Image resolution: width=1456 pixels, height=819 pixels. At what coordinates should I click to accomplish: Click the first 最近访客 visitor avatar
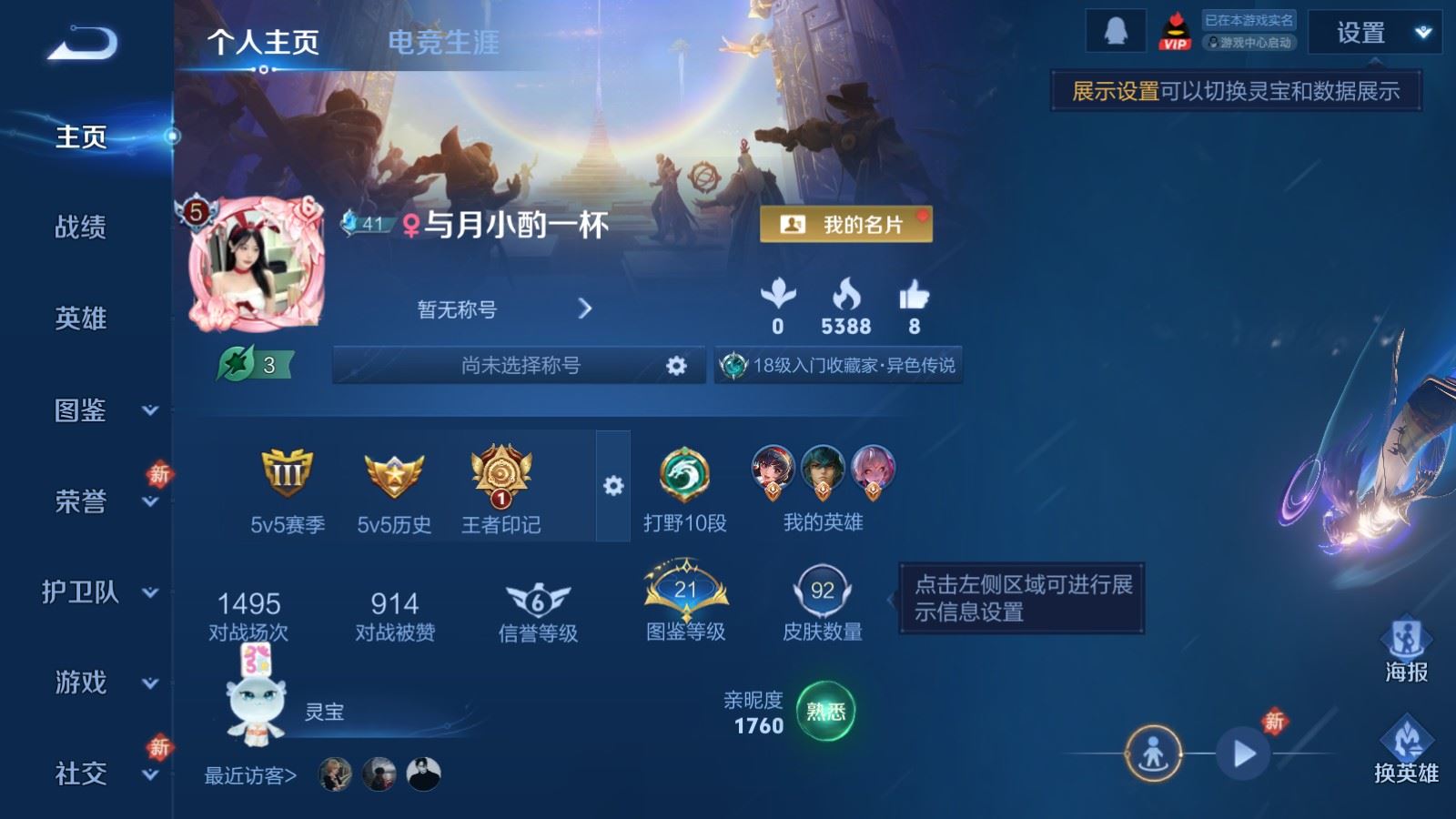click(334, 773)
